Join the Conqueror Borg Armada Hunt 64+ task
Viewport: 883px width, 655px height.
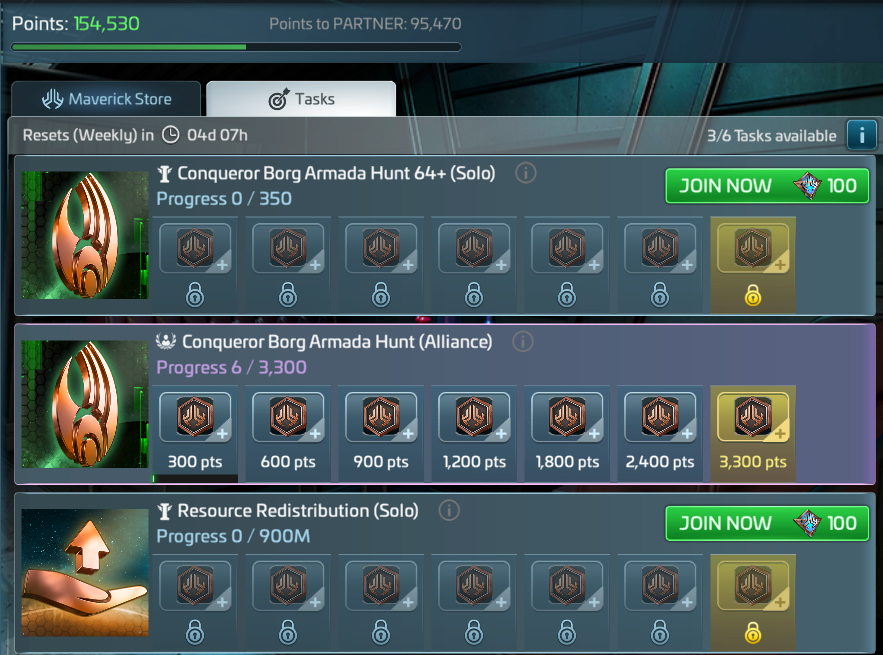pyautogui.click(x=767, y=186)
